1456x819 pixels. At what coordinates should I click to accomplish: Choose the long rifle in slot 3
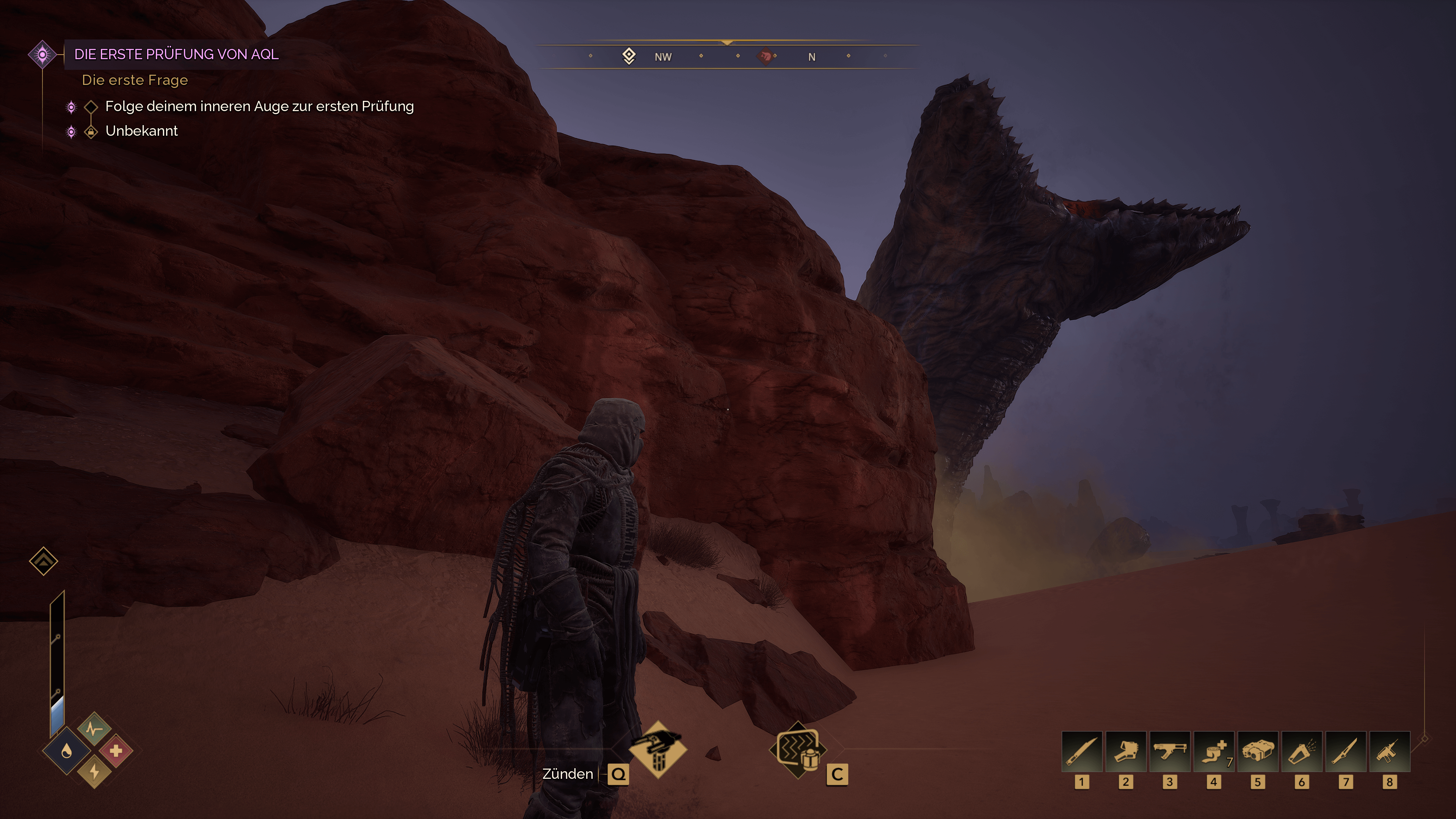1169,752
